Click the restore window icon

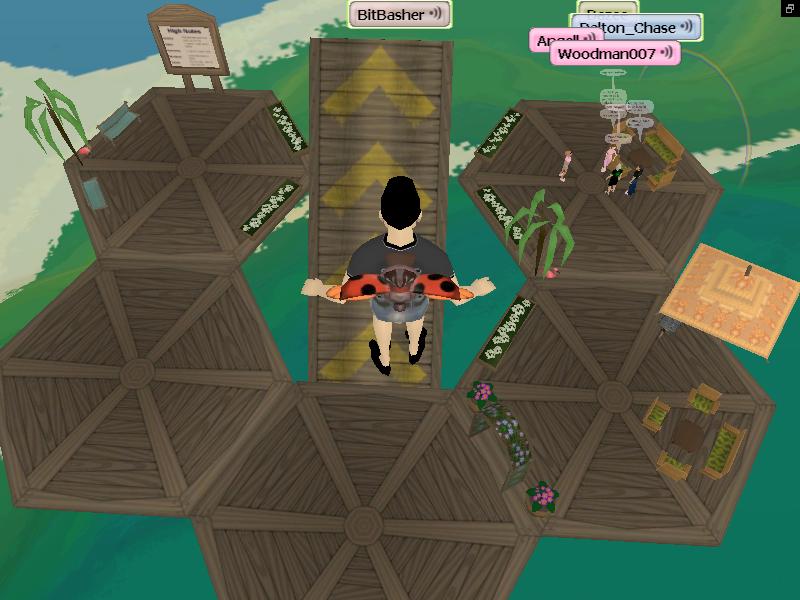[790, 8]
